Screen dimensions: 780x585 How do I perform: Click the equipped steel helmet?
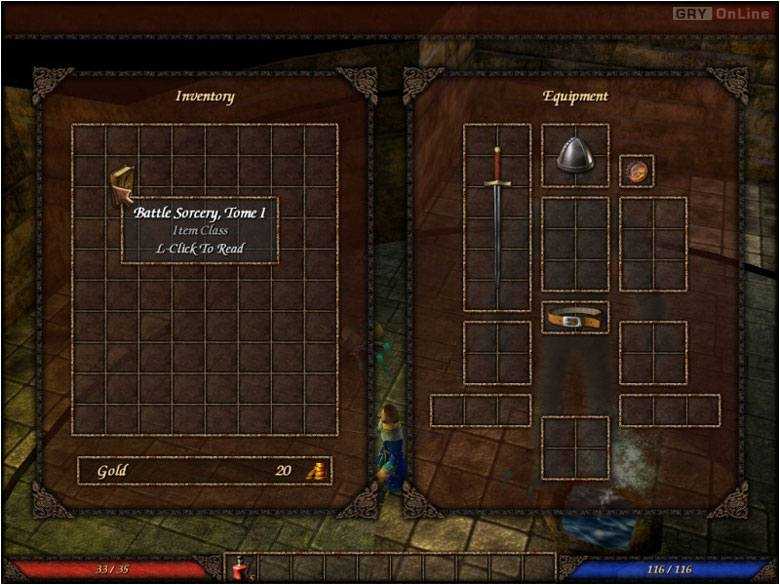tap(575, 155)
